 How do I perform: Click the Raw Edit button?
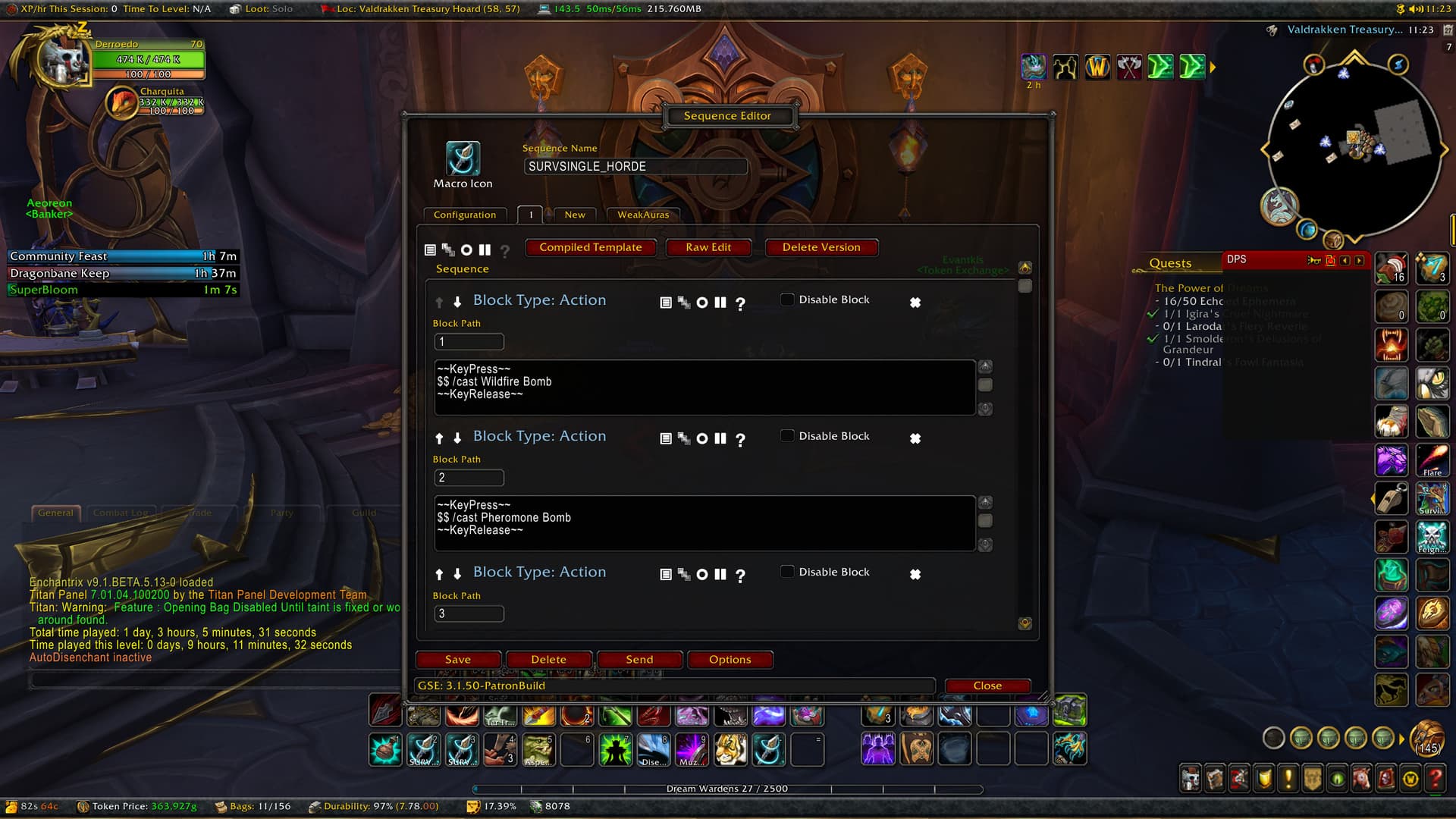[x=708, y=247]
